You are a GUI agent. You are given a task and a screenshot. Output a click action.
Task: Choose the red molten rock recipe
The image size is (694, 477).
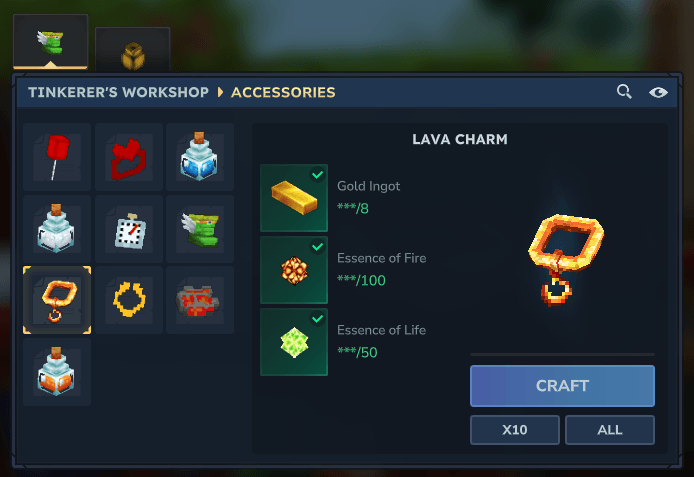[200, 300]
